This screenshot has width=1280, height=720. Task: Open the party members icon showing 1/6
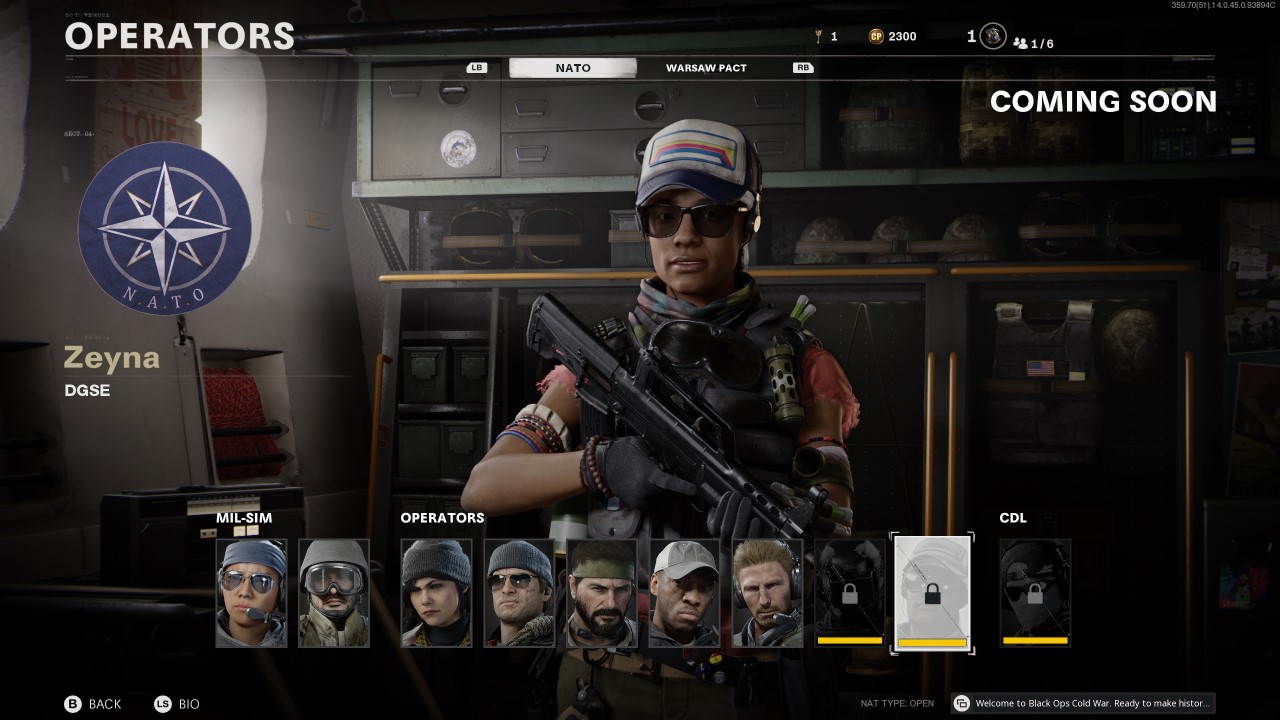[x=1034, y=43]
